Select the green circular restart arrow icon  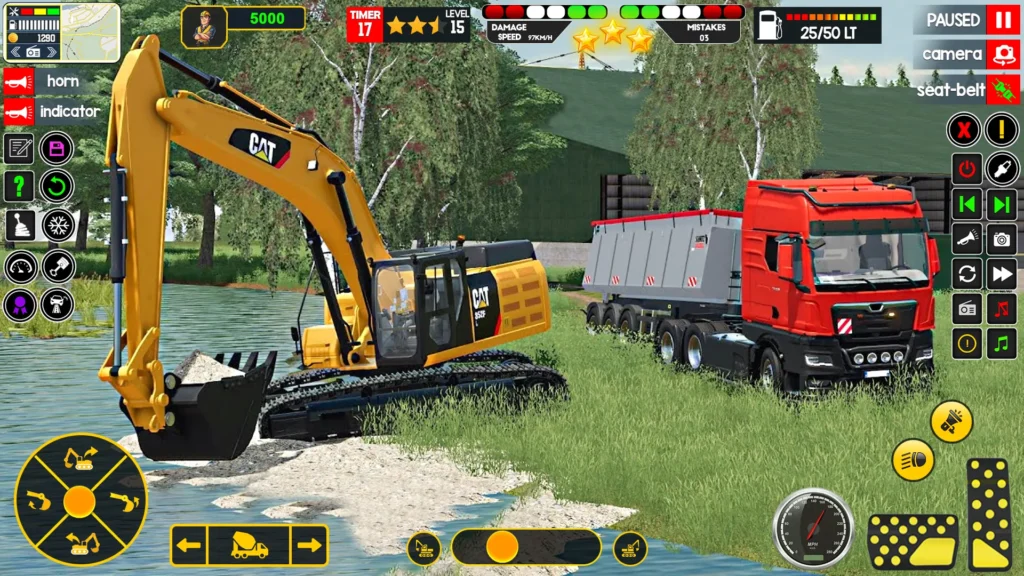pos(57,186)
